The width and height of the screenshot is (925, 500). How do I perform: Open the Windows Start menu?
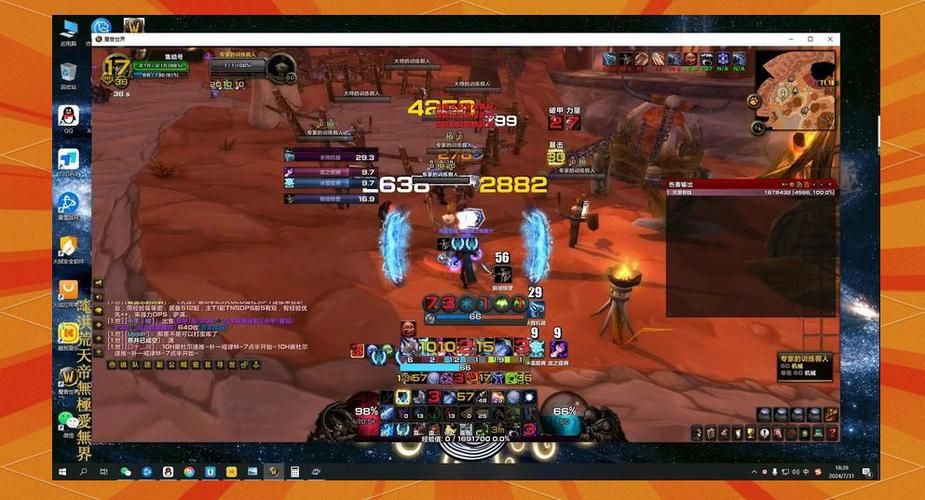(x=63, y=471)
